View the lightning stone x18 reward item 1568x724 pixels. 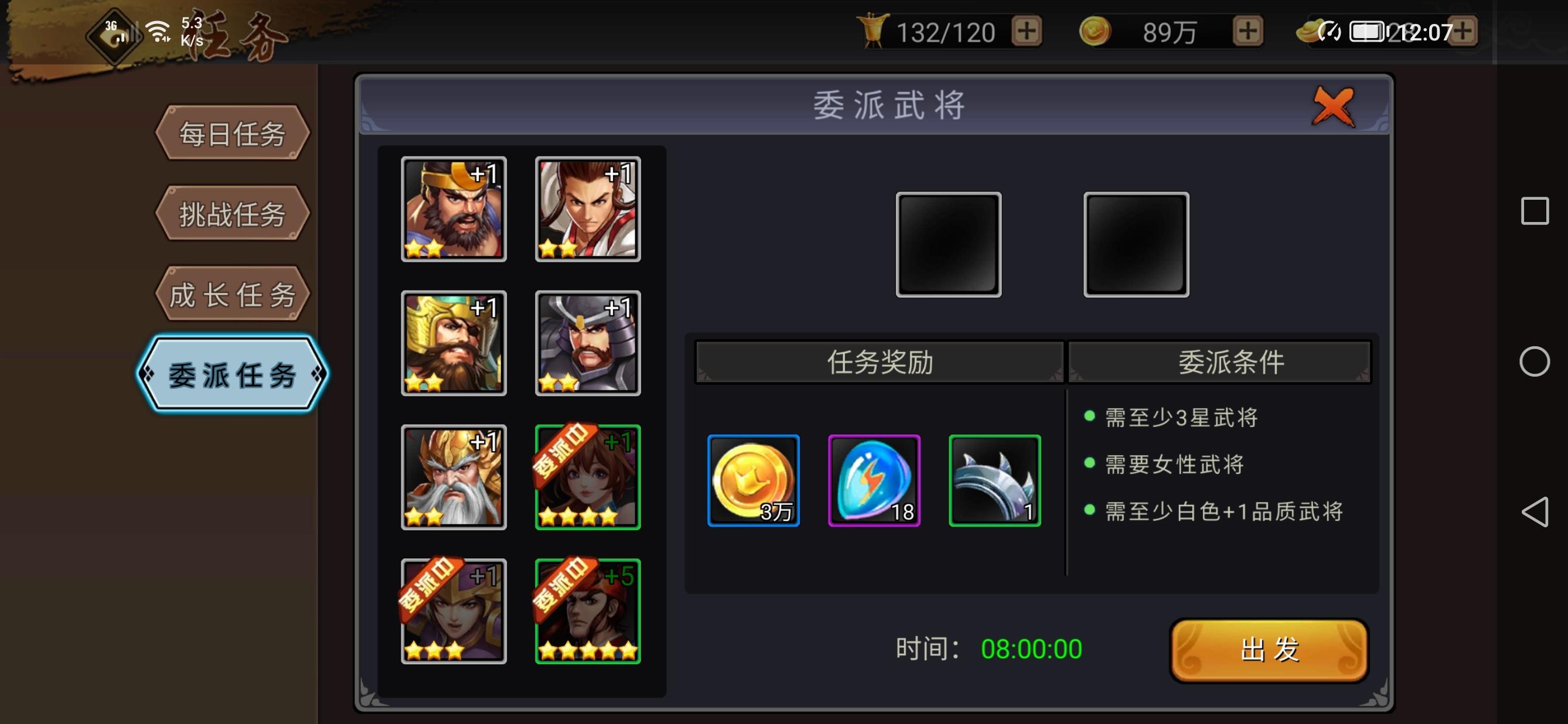[874, 481]
